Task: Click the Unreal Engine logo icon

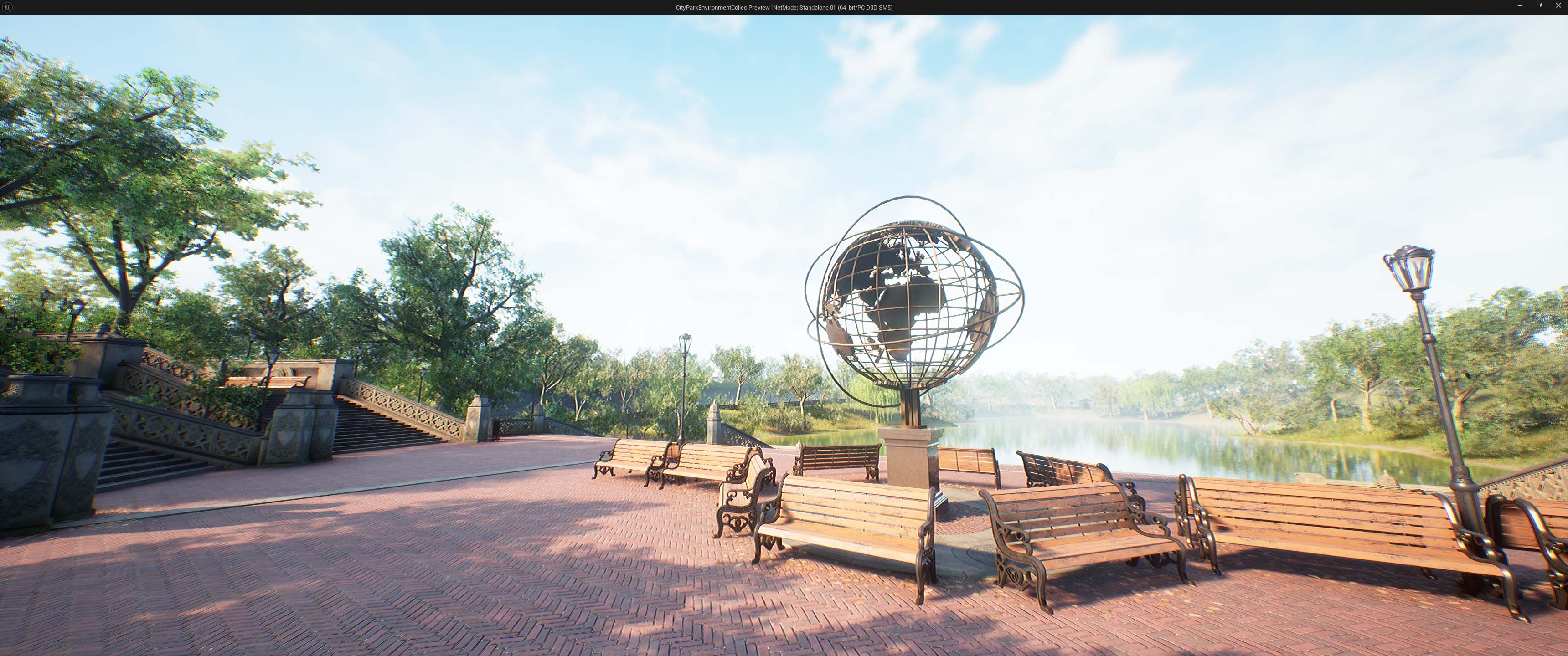Action: [7, 7]
